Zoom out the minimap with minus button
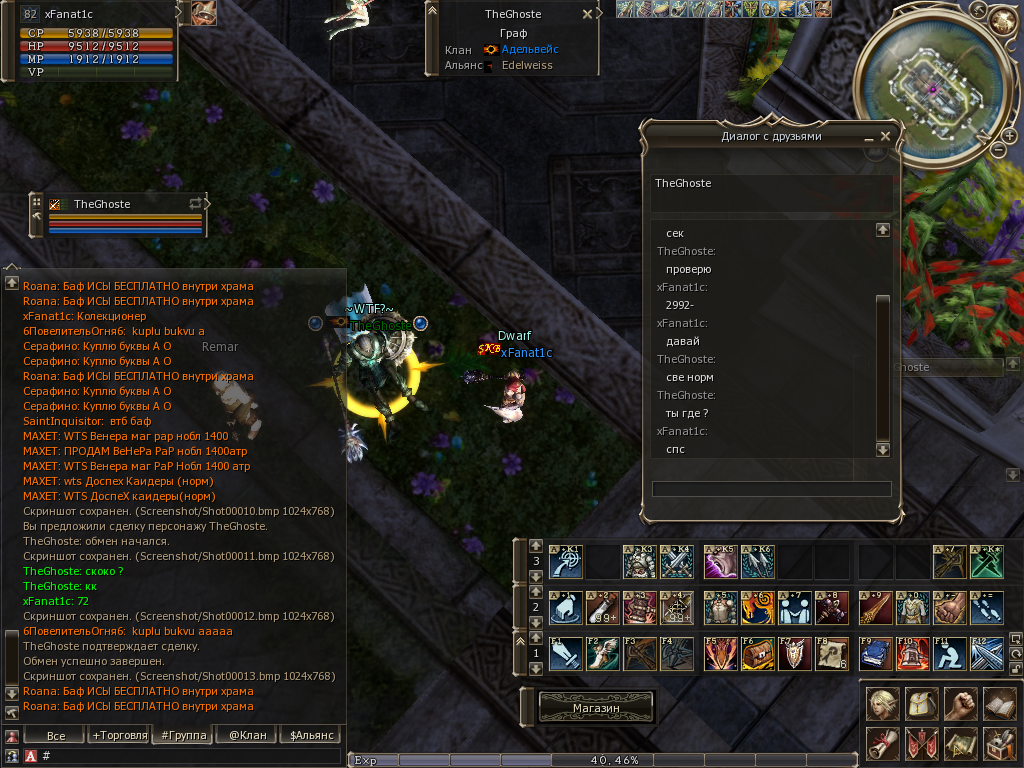The height and width of the screenshot is (768, 1024). coord(998,150)
